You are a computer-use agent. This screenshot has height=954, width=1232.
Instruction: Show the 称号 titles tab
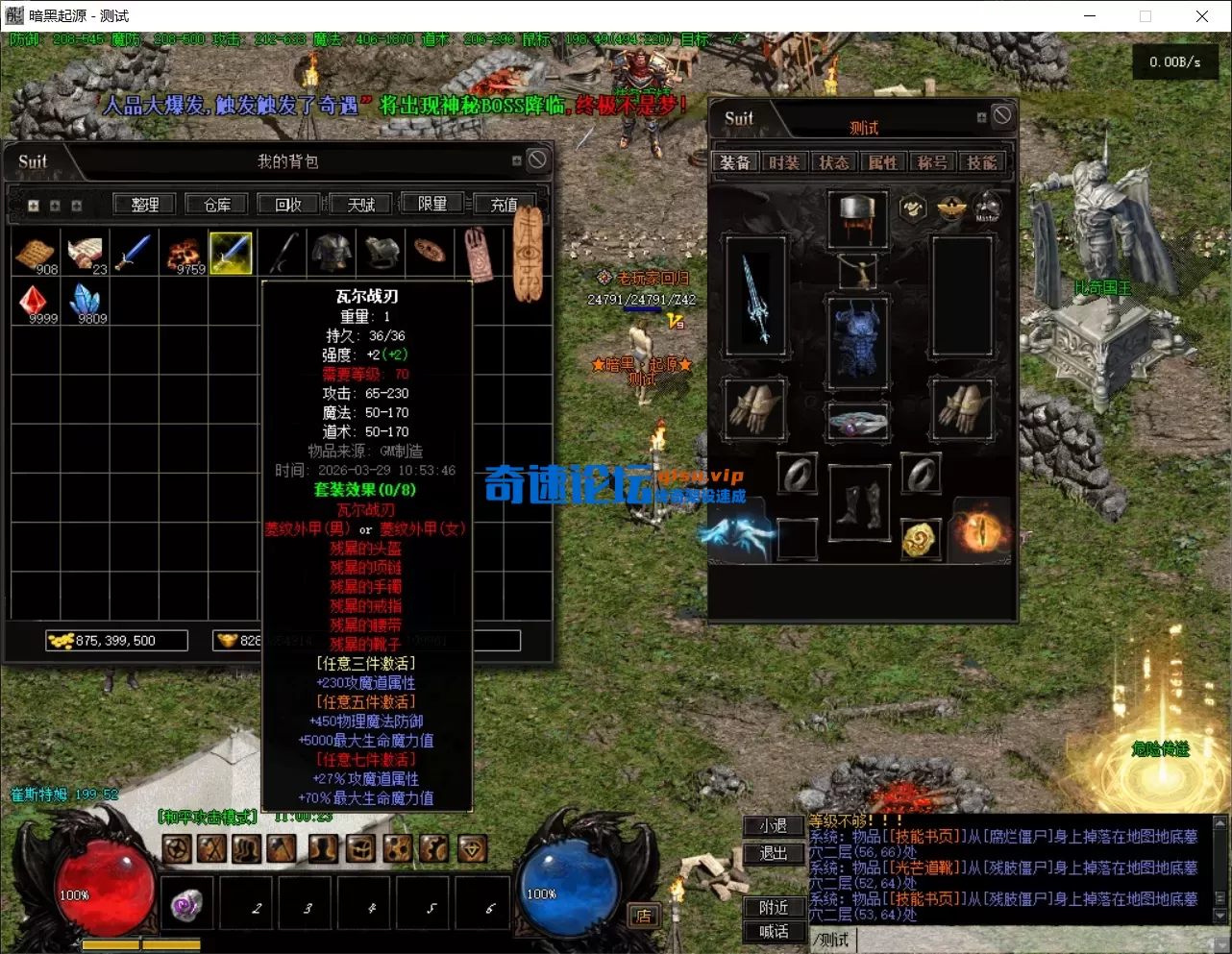click(931, 162)
